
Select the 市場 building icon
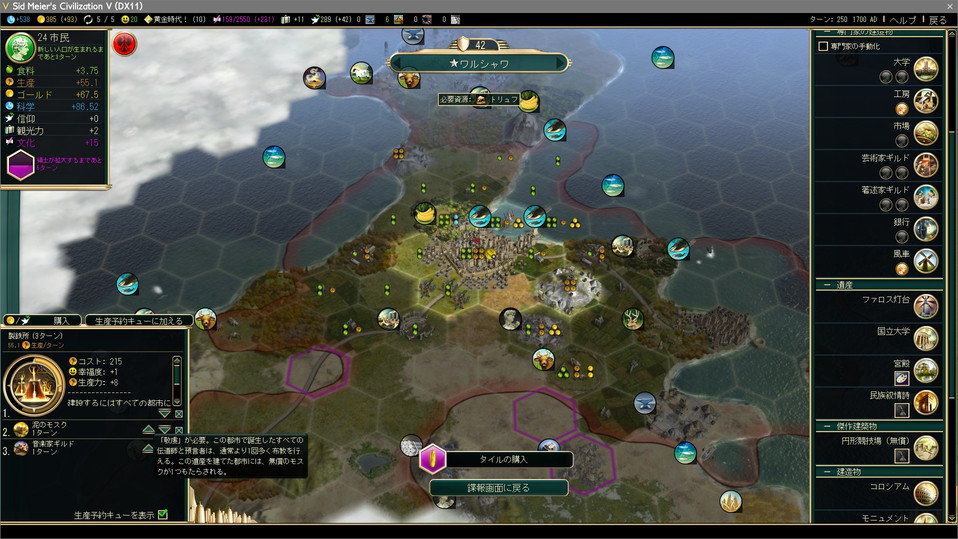(926, 132)
